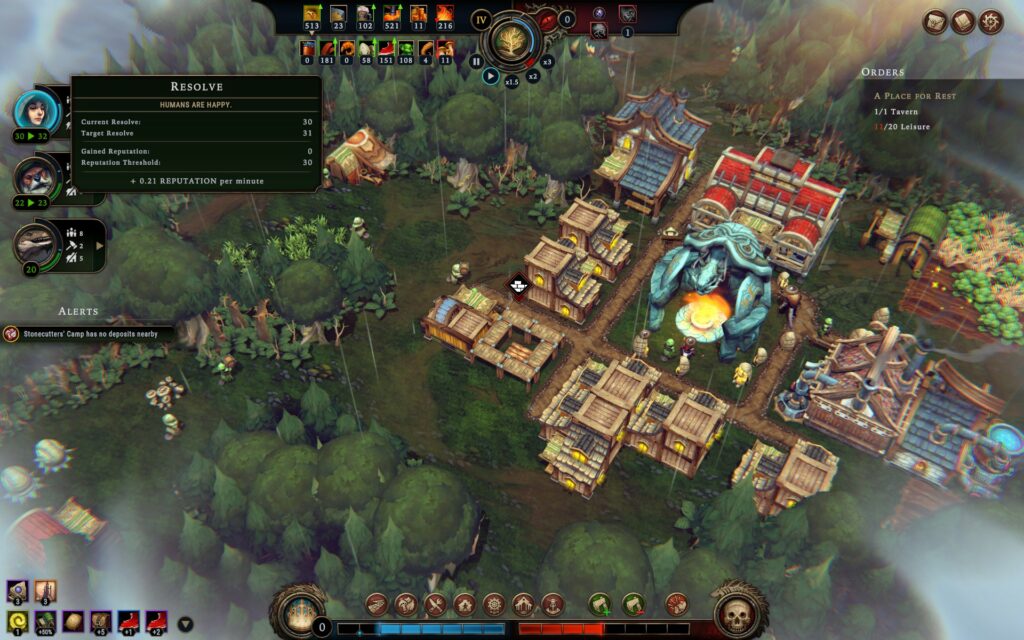Click the crossed fork and knife build category
The image size is (1024, 640).
[x=436, y=604]
